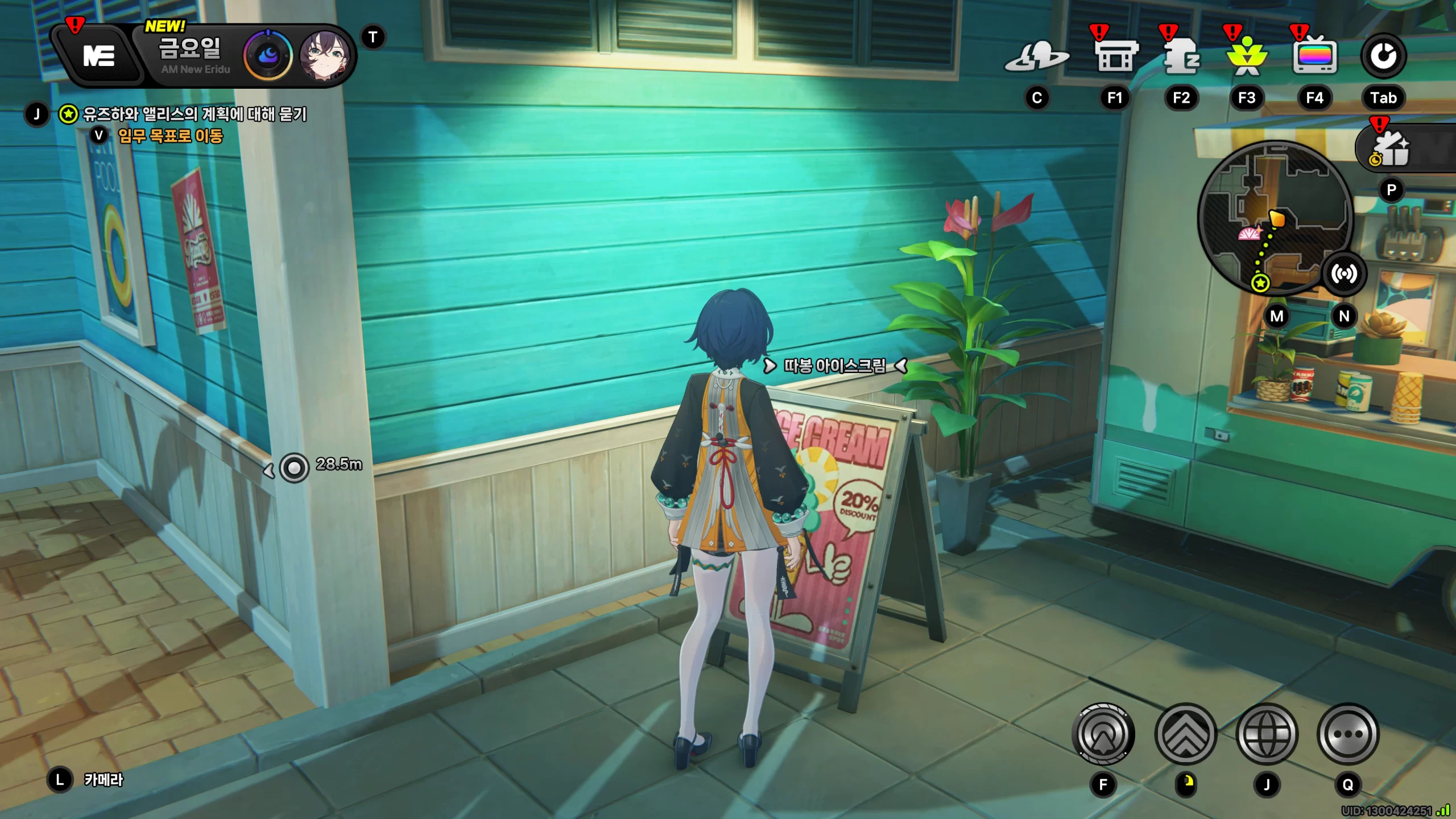
Task: Open the rainbow TV icon menu
Action: 1314,57
